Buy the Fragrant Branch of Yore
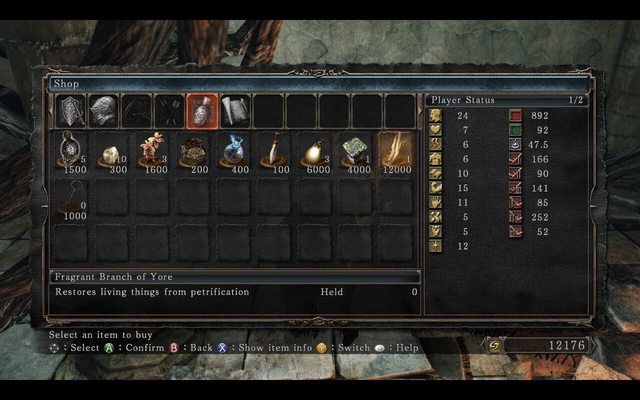The height and width of the screenshot is (400, 640). pos(397,152)
